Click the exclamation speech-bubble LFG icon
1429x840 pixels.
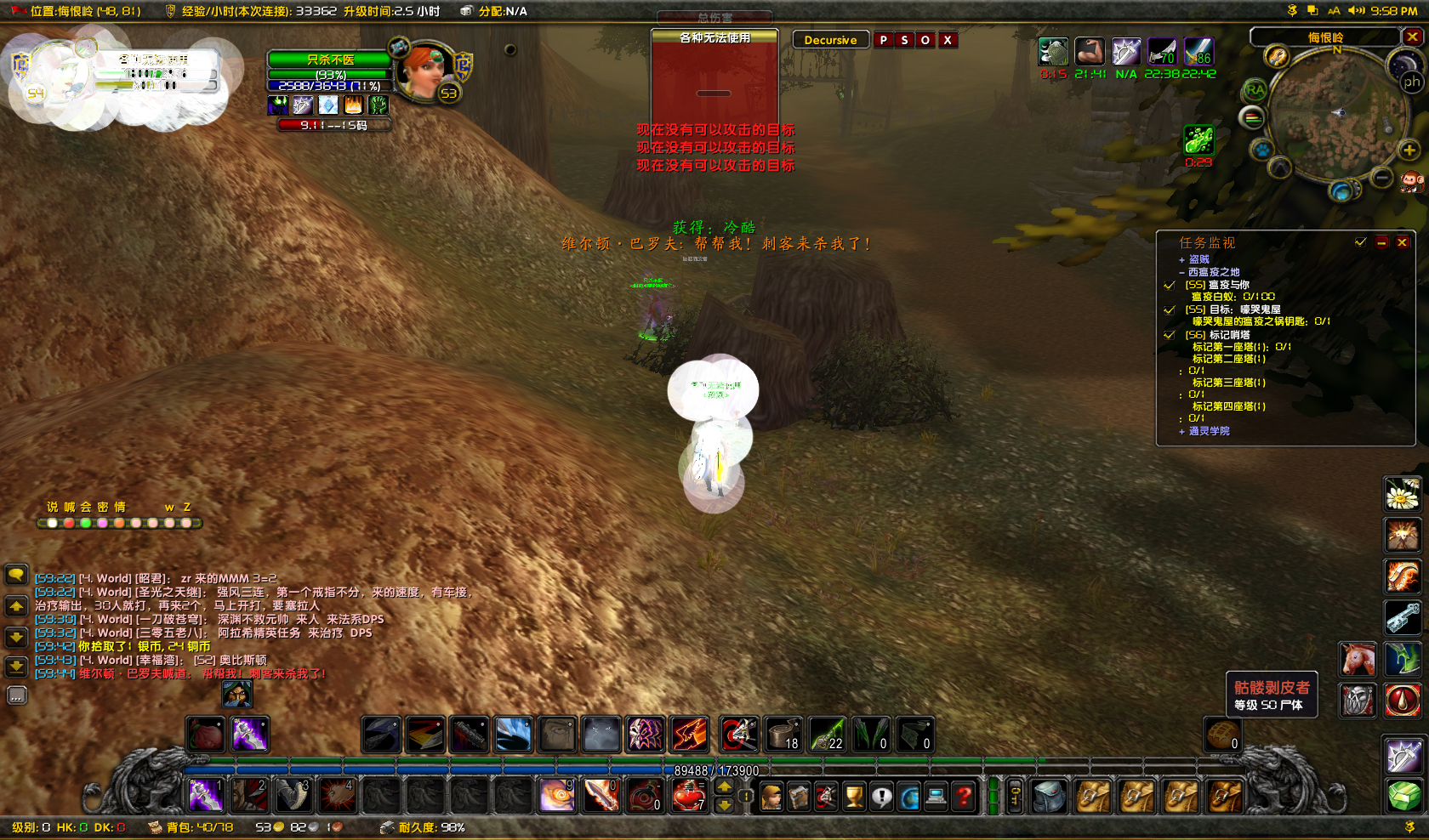[x=882, y=796]
